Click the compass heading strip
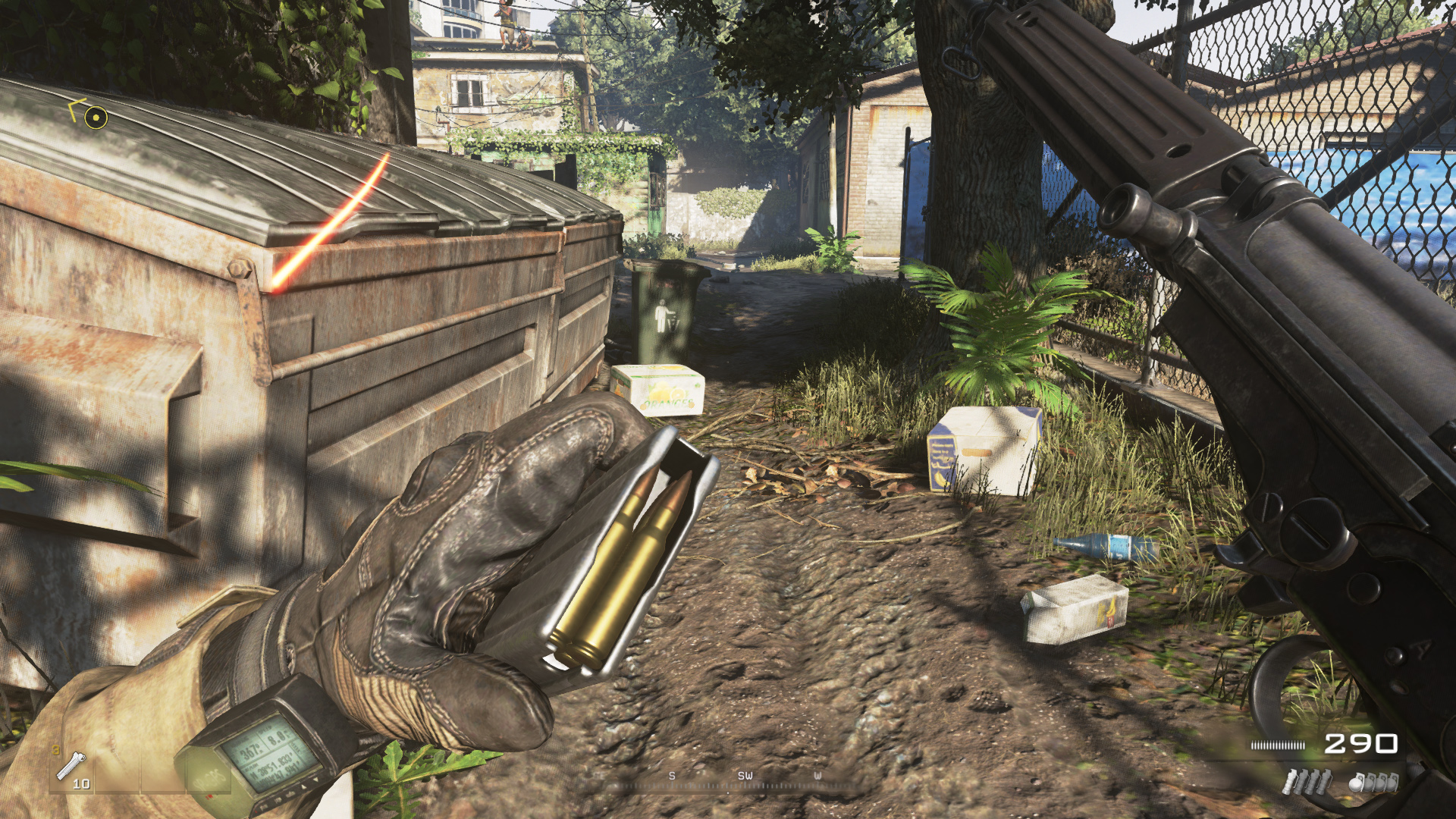The height and width of the screenshot is (819, 1456). pyautogui.click(x=744, y=779)
